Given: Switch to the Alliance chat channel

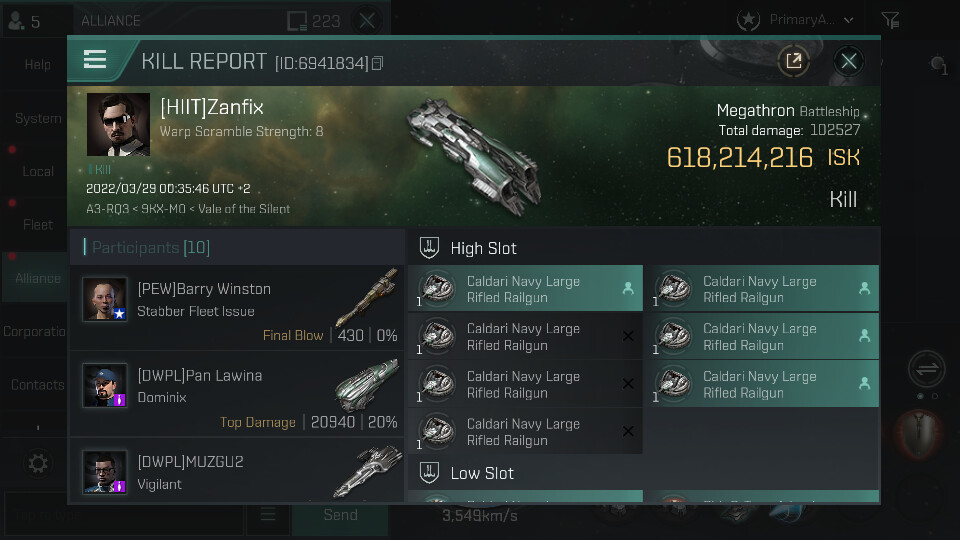Looking at the screenshot, I should (x=37, y=278).
